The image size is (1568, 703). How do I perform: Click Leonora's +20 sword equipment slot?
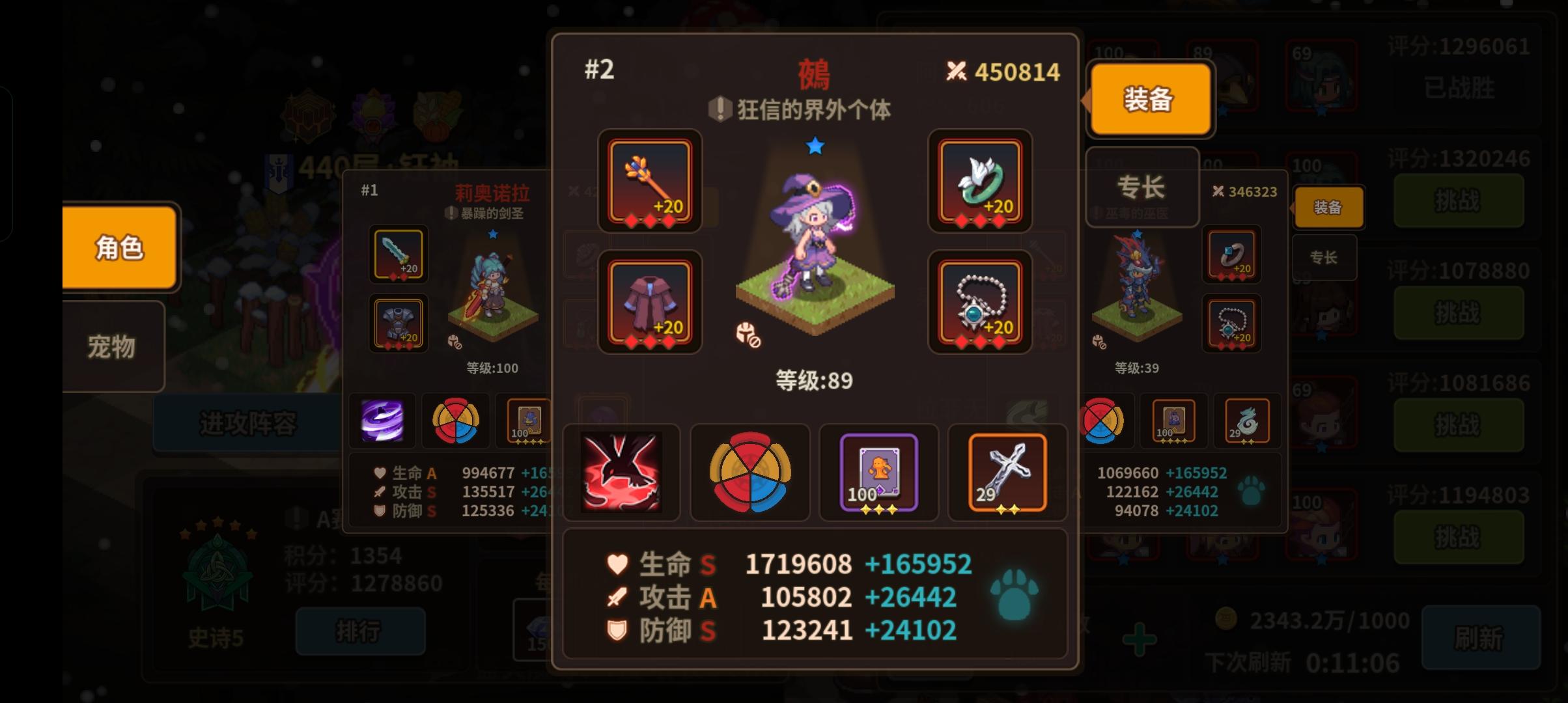398,255
